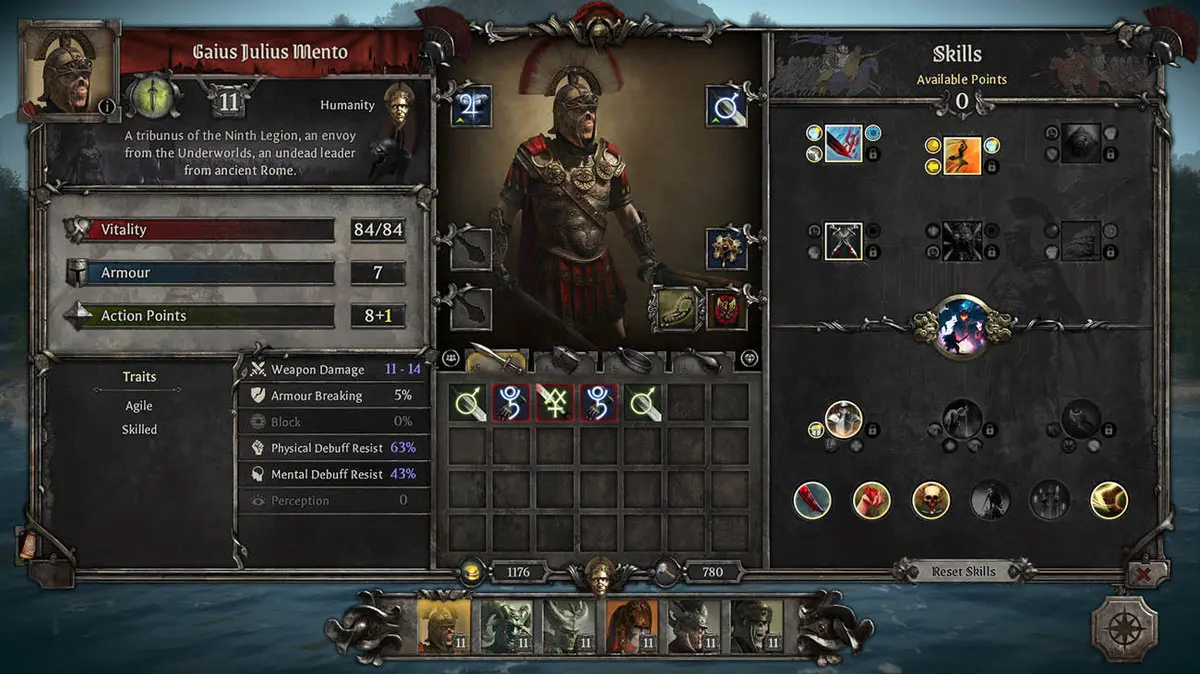Open the compass map button
The height and width of the screenshot is (674, 1200).
pos(1124,628)
